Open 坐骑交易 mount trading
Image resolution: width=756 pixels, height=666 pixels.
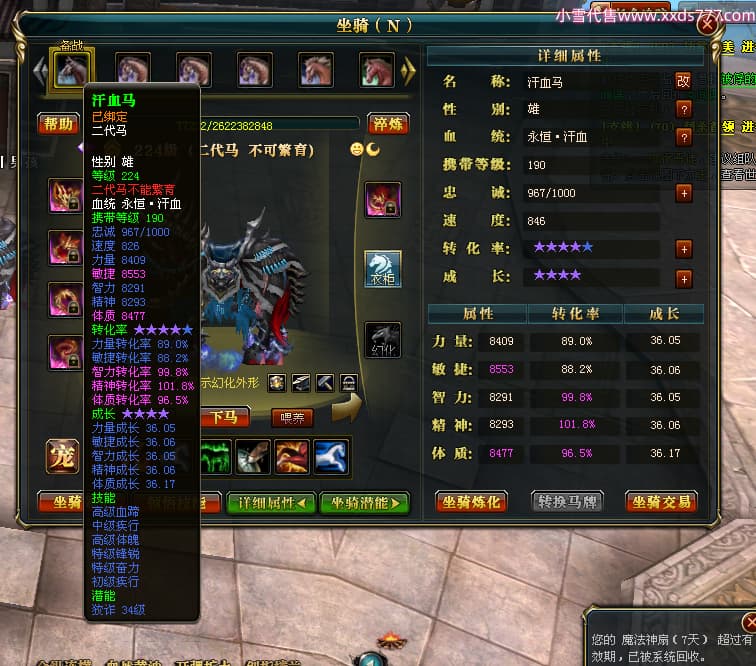coord(660,501)
